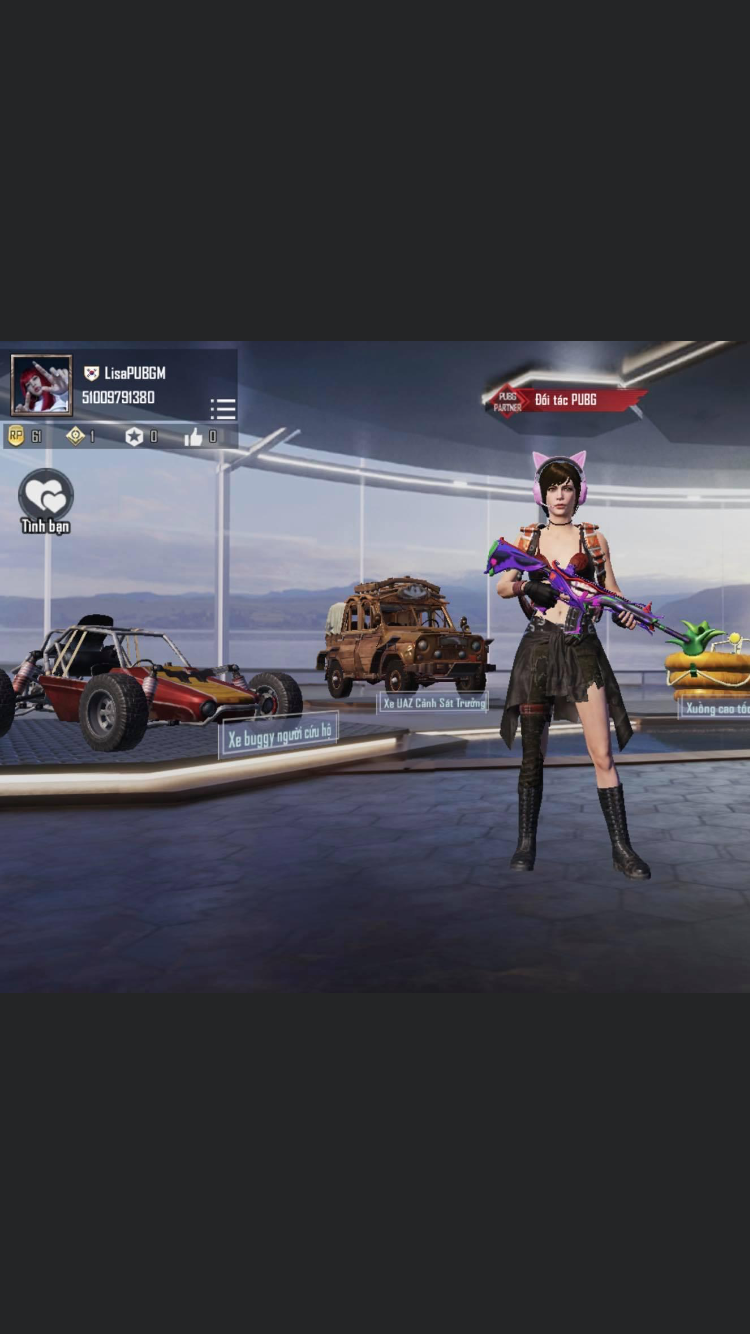Open the list menu icon beside the player ID
Screen dimensions: 750x1334
click(223, 409)
